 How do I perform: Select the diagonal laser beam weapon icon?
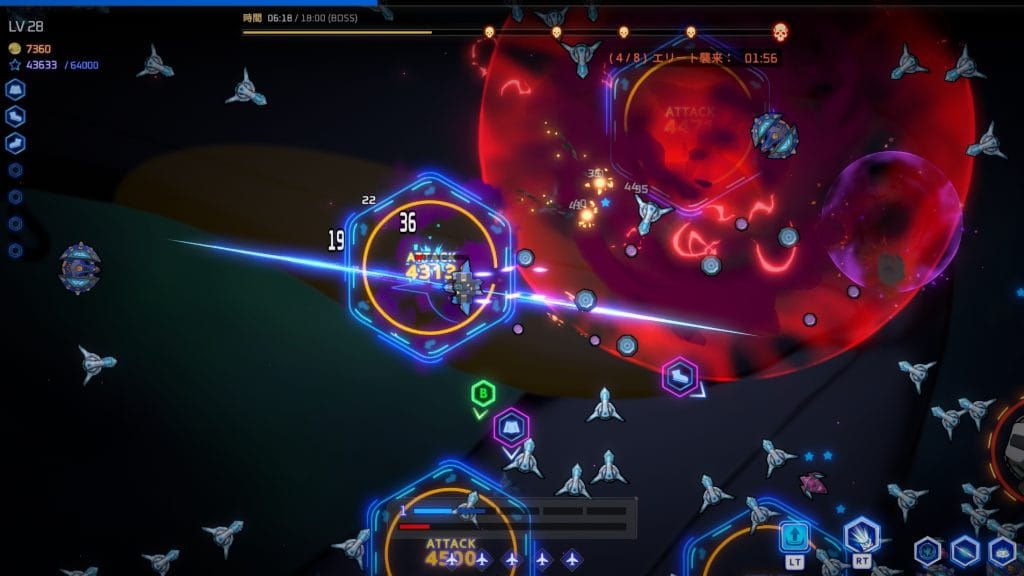coord(964,550)
